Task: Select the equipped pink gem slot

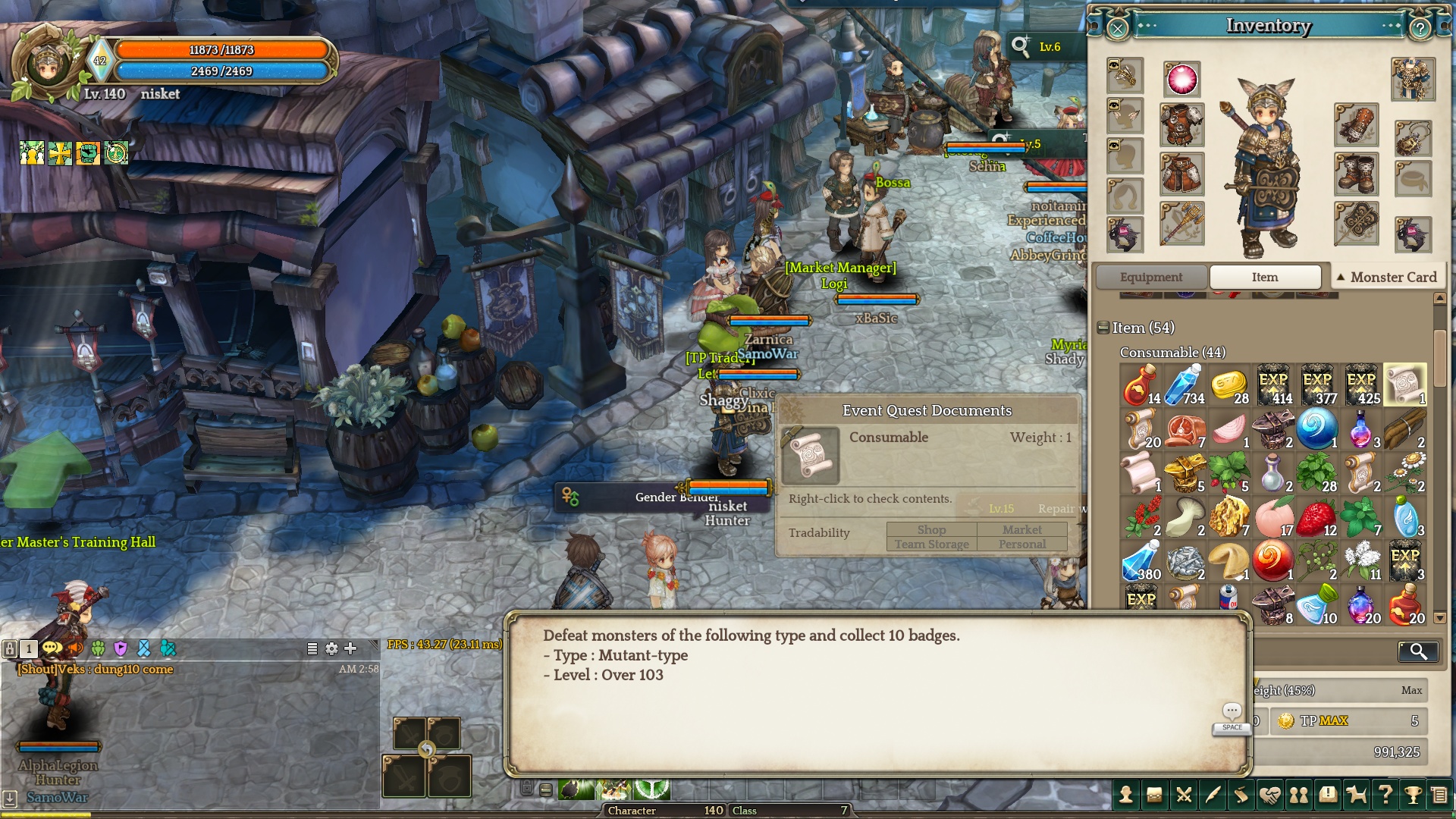Action: click(x=1181, y=80)
